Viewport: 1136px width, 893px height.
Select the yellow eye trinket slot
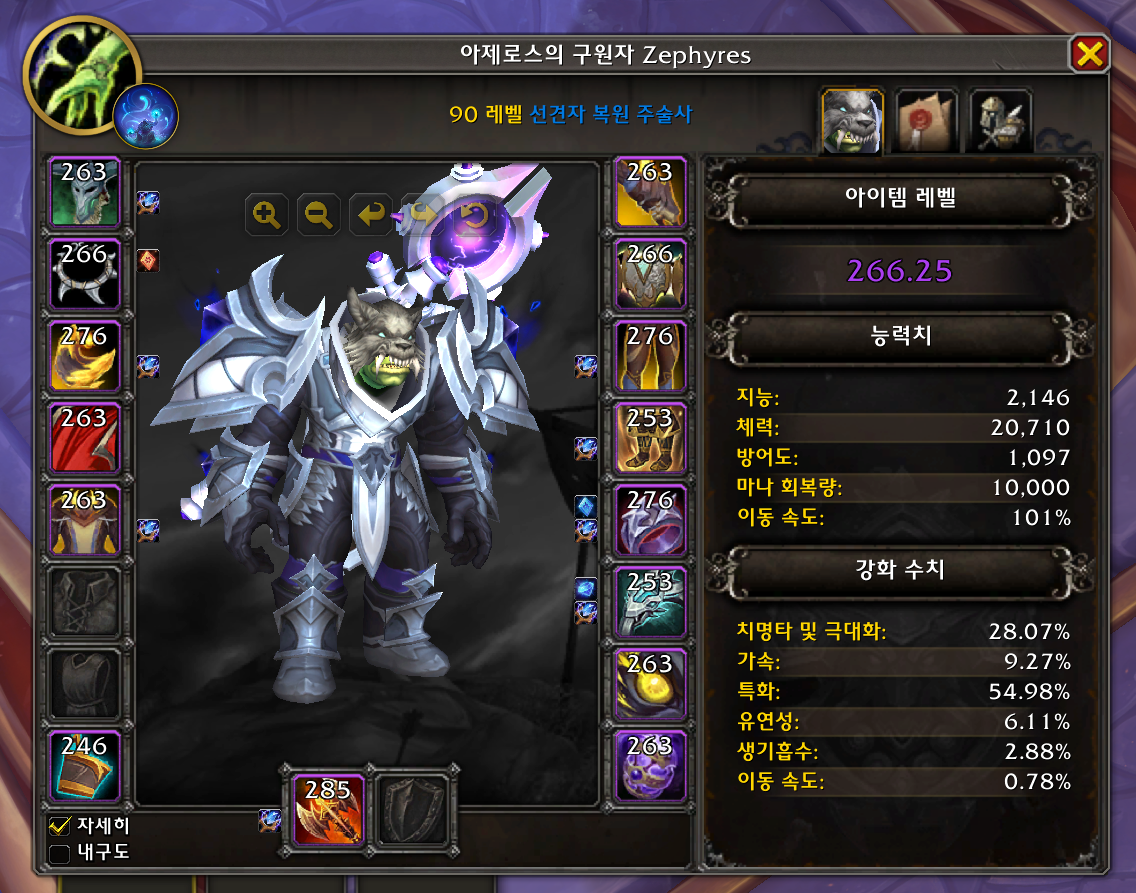(x=650, y=683)
